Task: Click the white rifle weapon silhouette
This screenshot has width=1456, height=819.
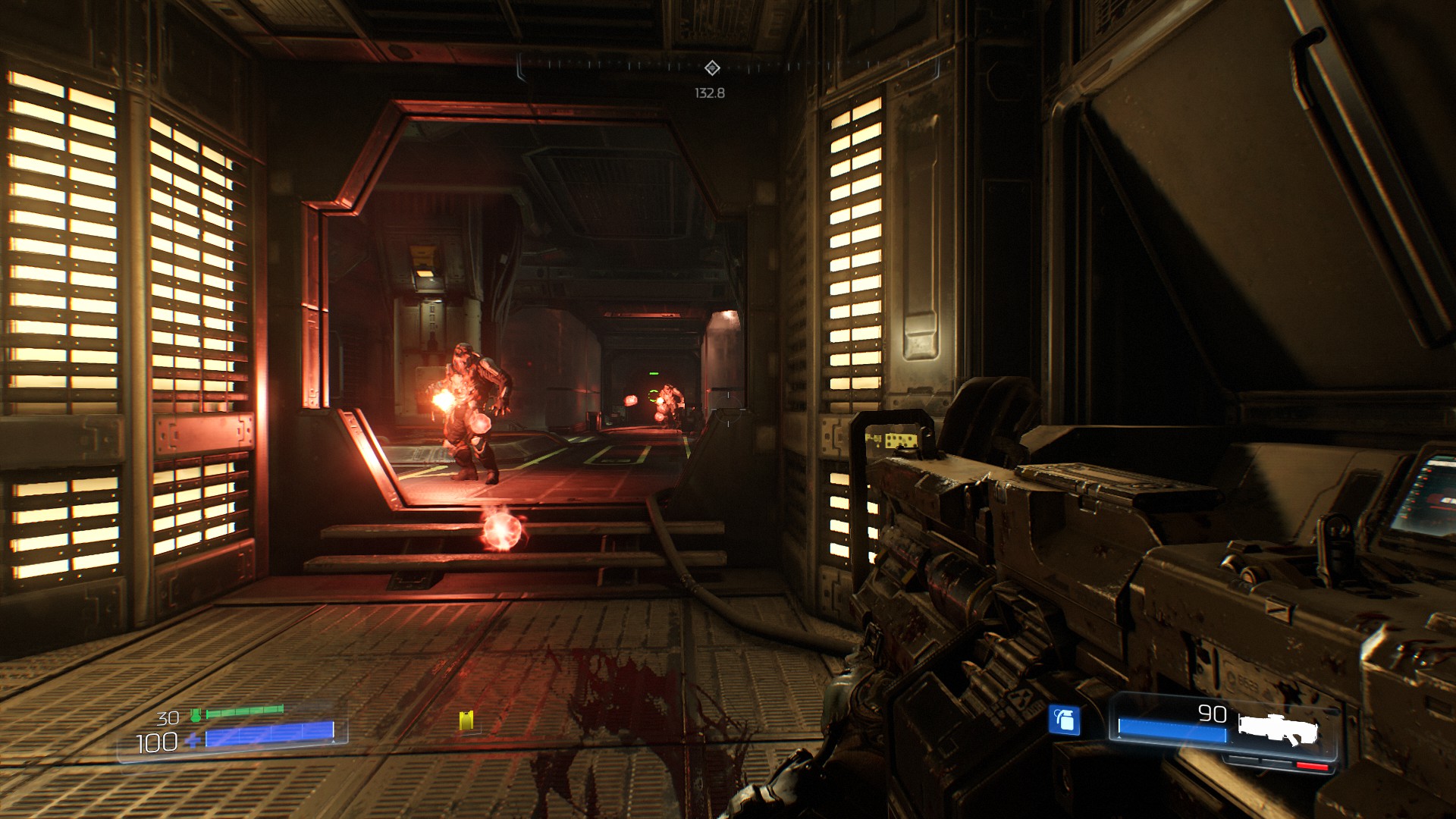Action: tap(1278, 729)
